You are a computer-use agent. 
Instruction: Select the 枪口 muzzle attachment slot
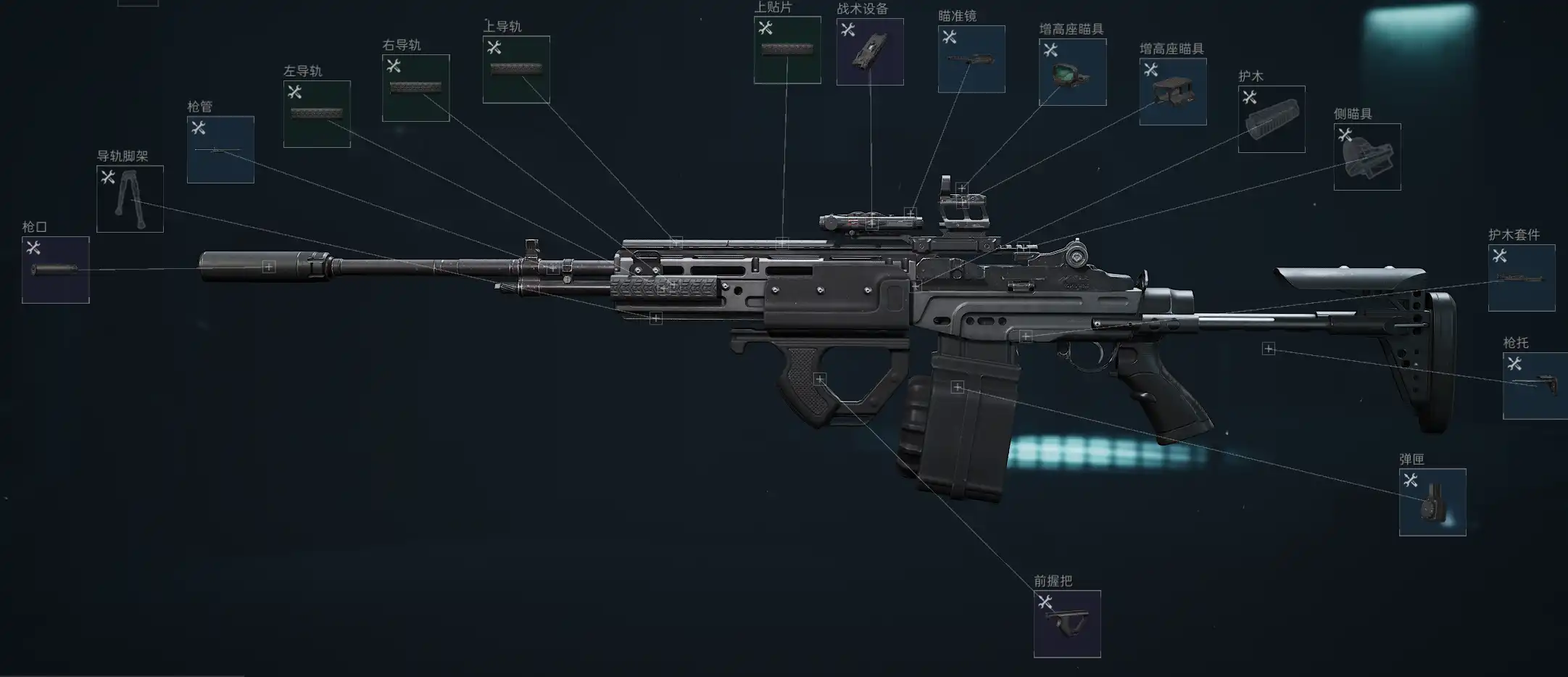pos(56,270)
